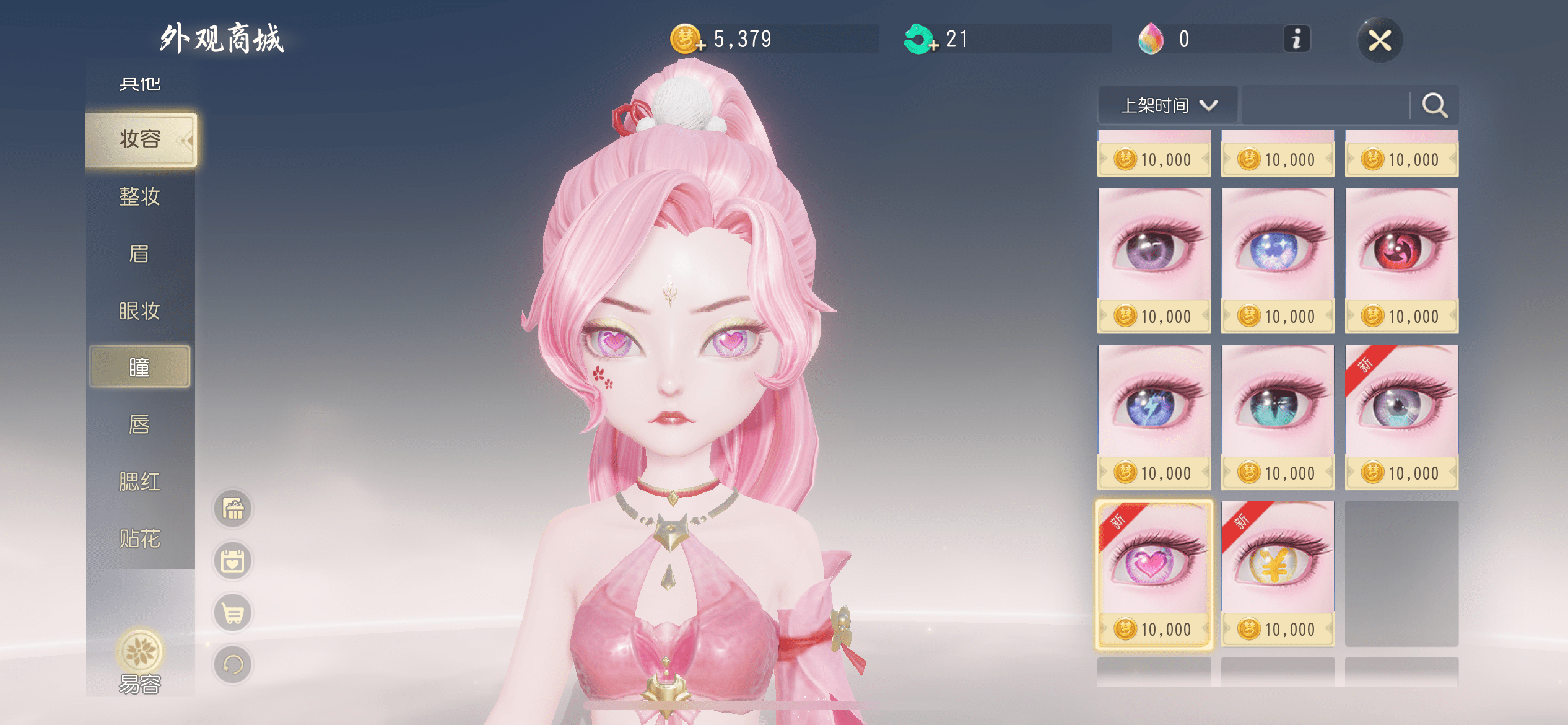Open the 腮红 blush tab
The height and width of the screenshot is (725, 1568).
[x=140, y=481]
